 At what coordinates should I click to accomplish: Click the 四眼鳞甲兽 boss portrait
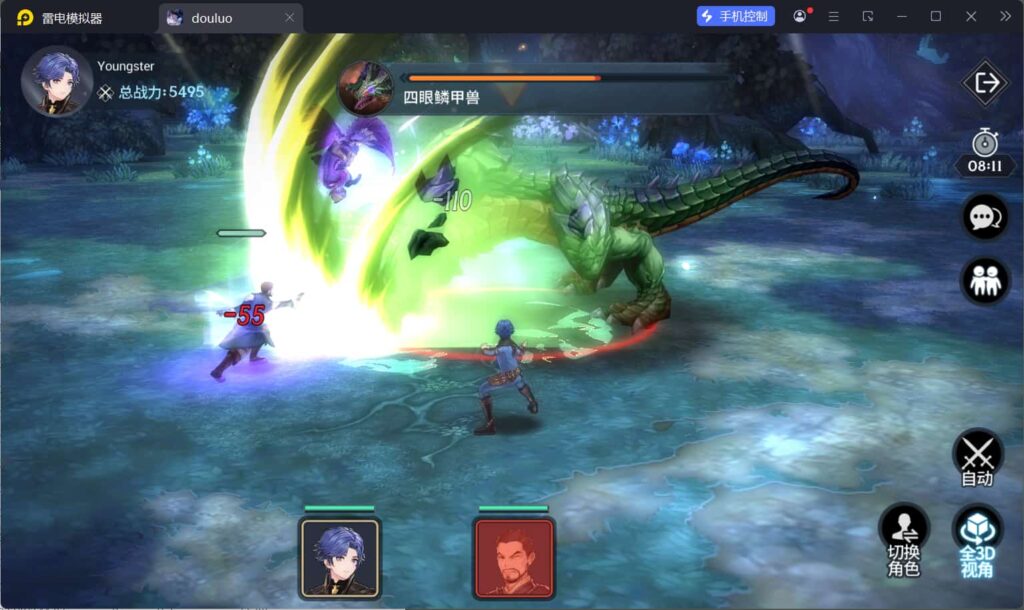[365, 88]
